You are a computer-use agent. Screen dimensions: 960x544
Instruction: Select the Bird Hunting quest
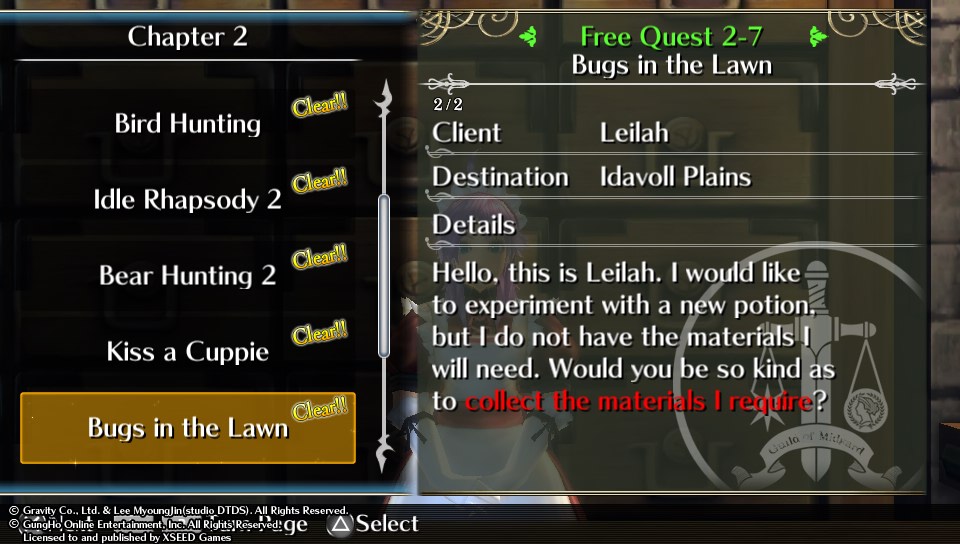pyautogui.click(x=188, y=124)
